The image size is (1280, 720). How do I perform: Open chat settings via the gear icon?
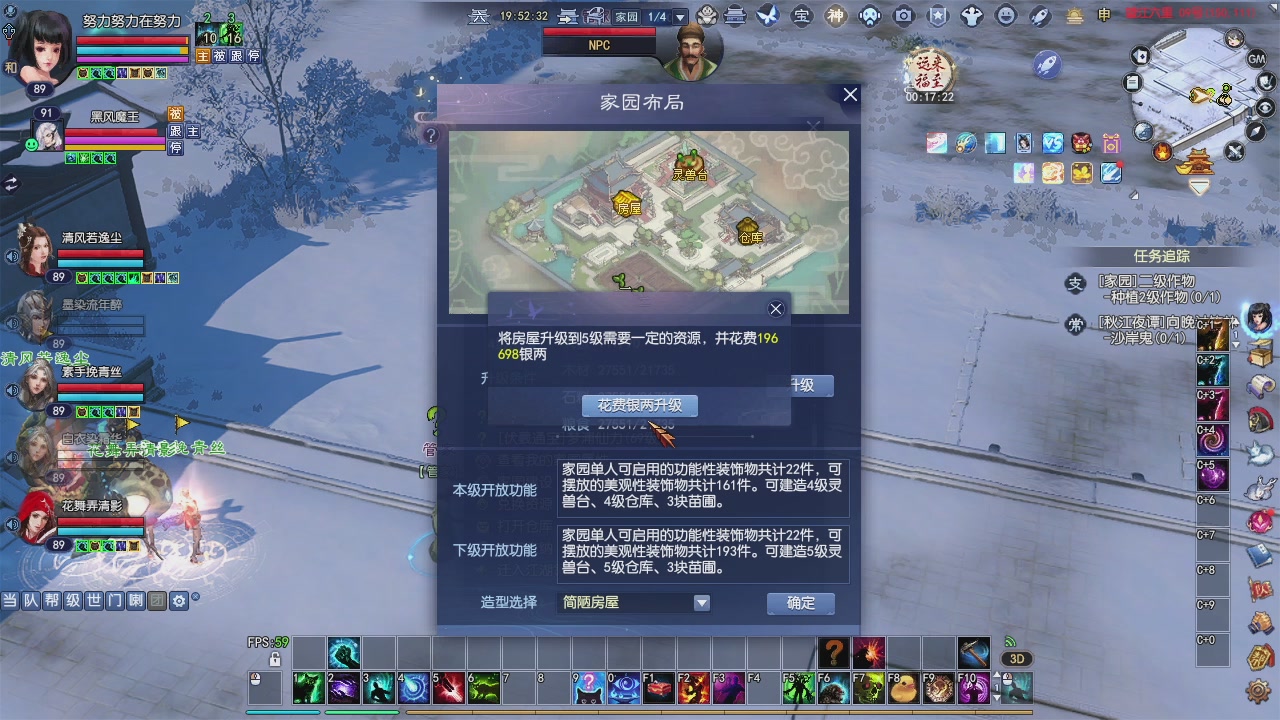click(179, 601)
